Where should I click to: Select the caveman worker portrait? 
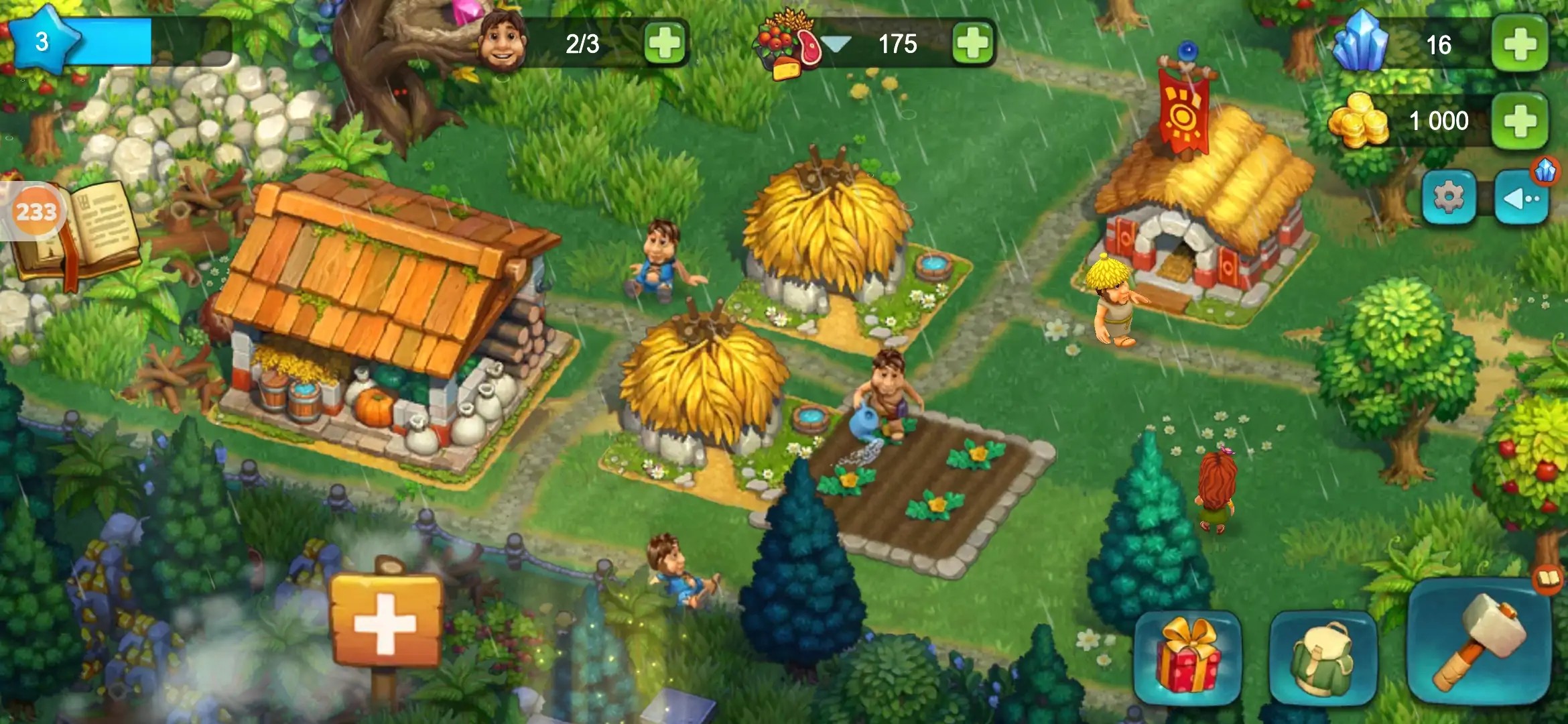[503, 42]
